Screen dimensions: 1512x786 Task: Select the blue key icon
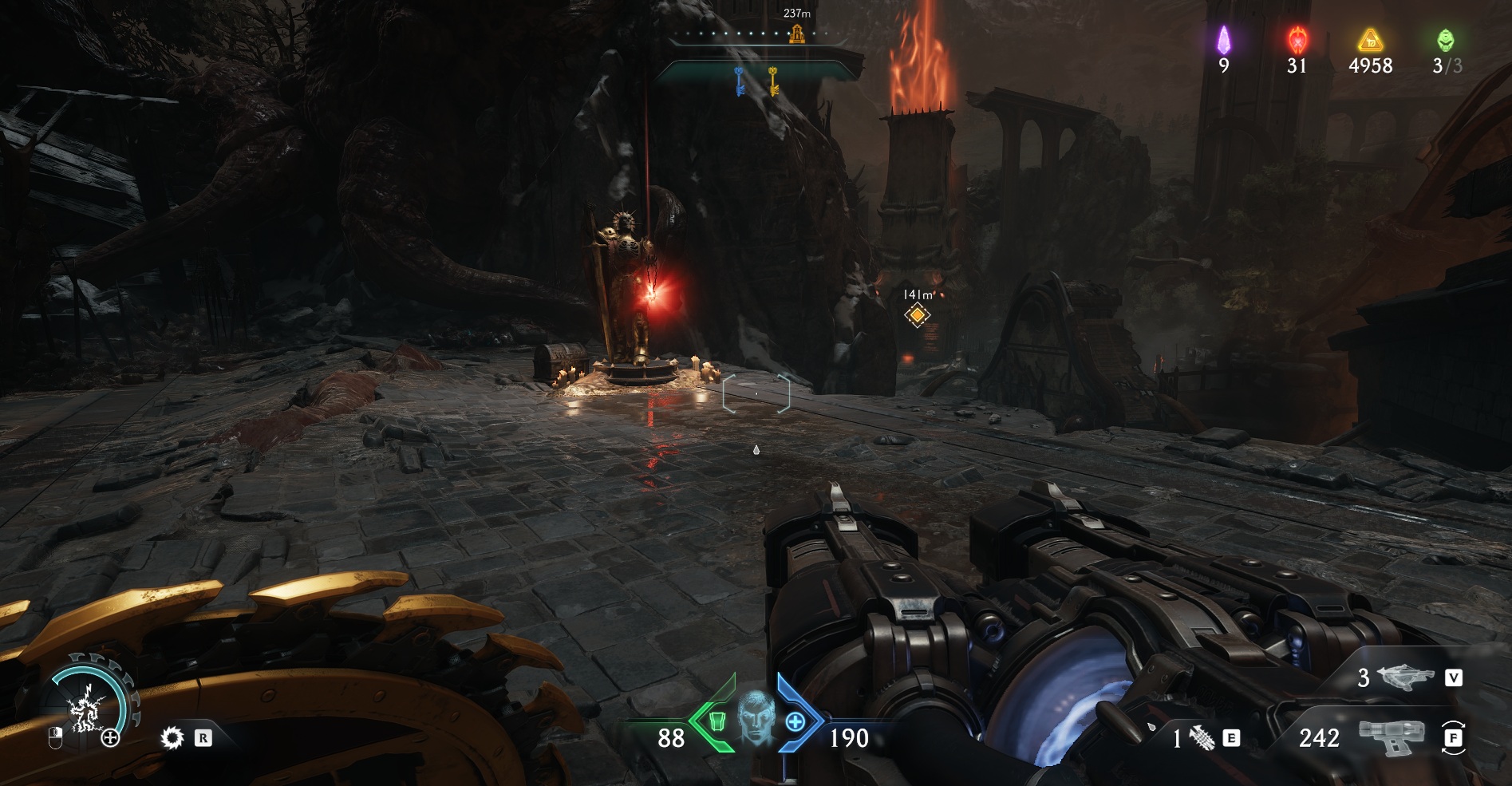[740, 81]
